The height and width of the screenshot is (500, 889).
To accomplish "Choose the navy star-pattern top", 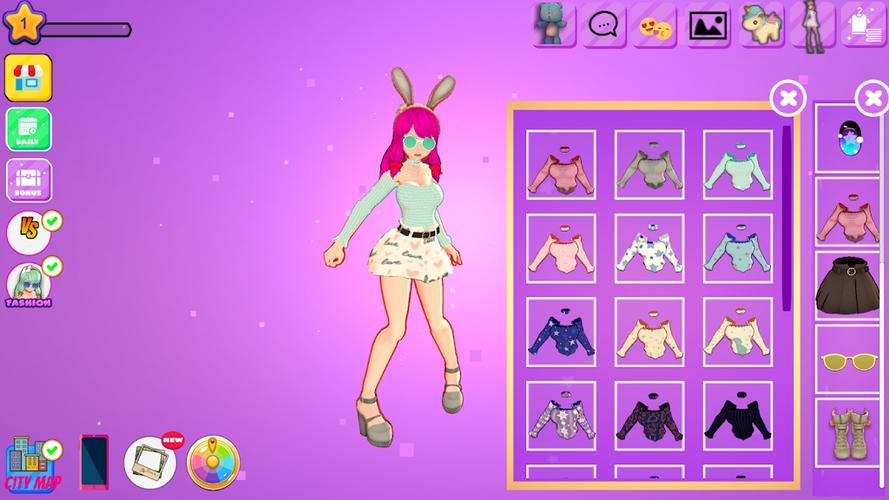I will pos(561,332).
